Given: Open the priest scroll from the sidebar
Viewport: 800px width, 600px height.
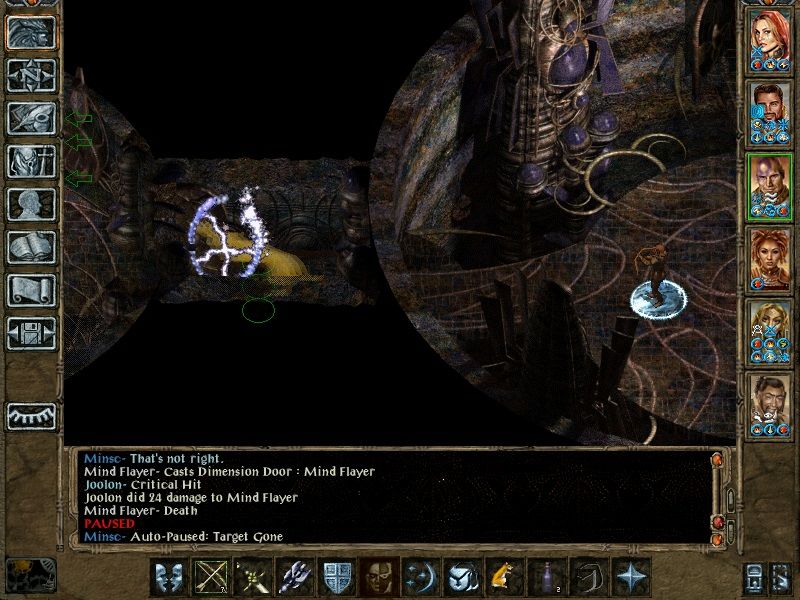Looking at the screenshot, I should pyautogui.click(x=32, y=290).
